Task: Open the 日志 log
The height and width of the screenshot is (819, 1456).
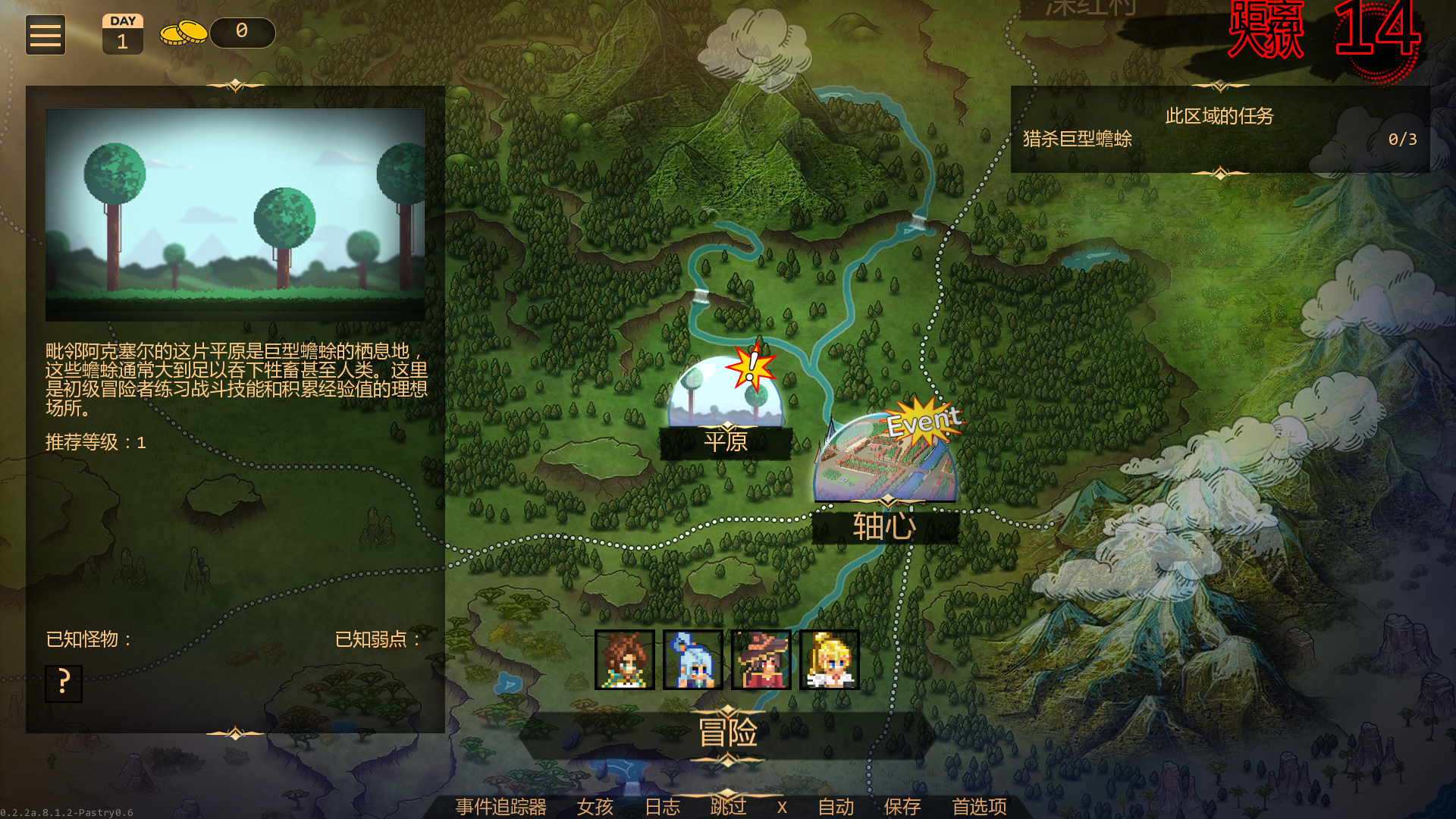Action: click(x=663, y=807)
